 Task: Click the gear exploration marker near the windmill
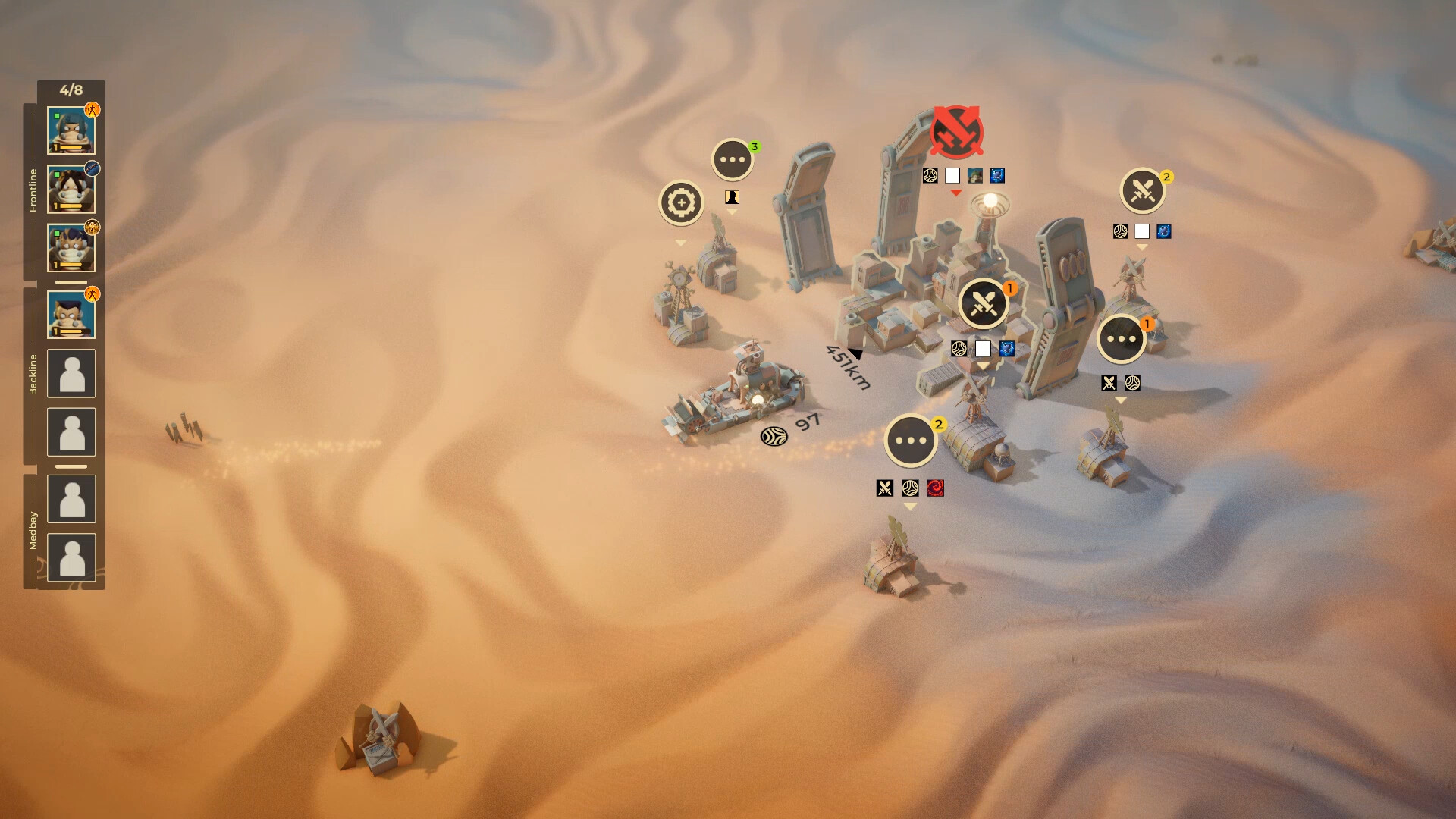coord(681,202)
